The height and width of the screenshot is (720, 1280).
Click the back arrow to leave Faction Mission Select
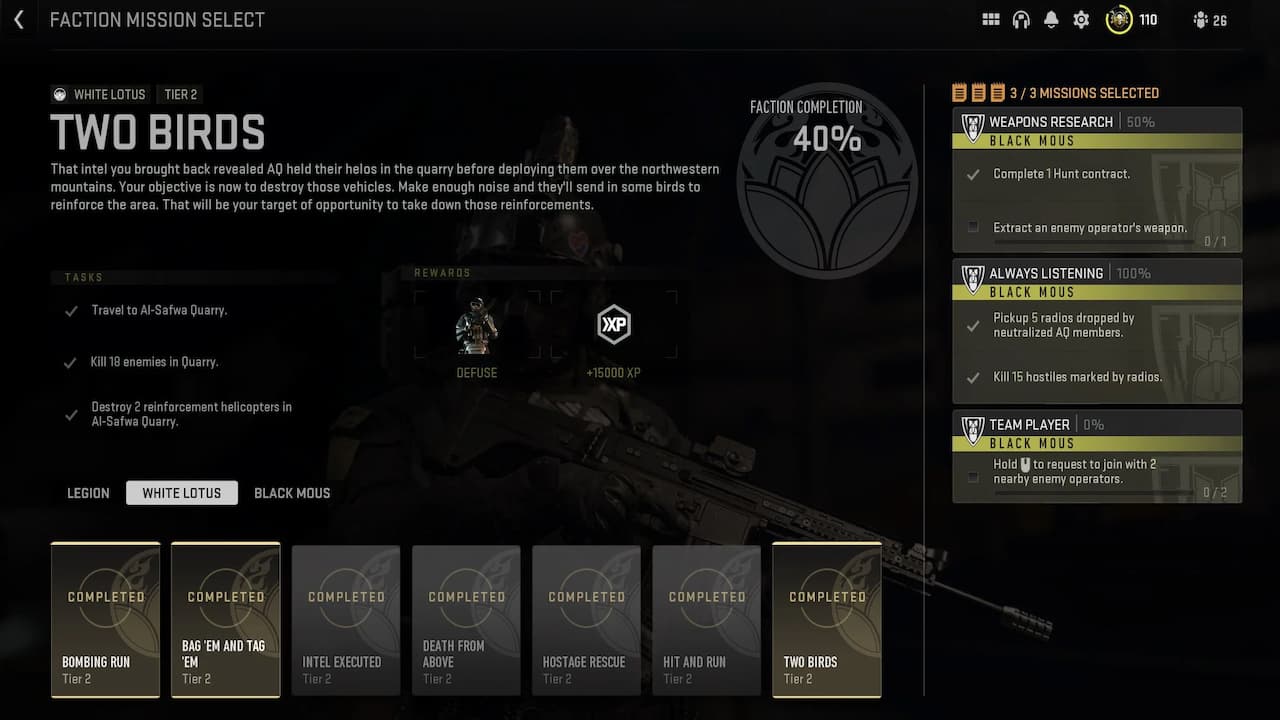pyautogui.click(x=18, y=19)
